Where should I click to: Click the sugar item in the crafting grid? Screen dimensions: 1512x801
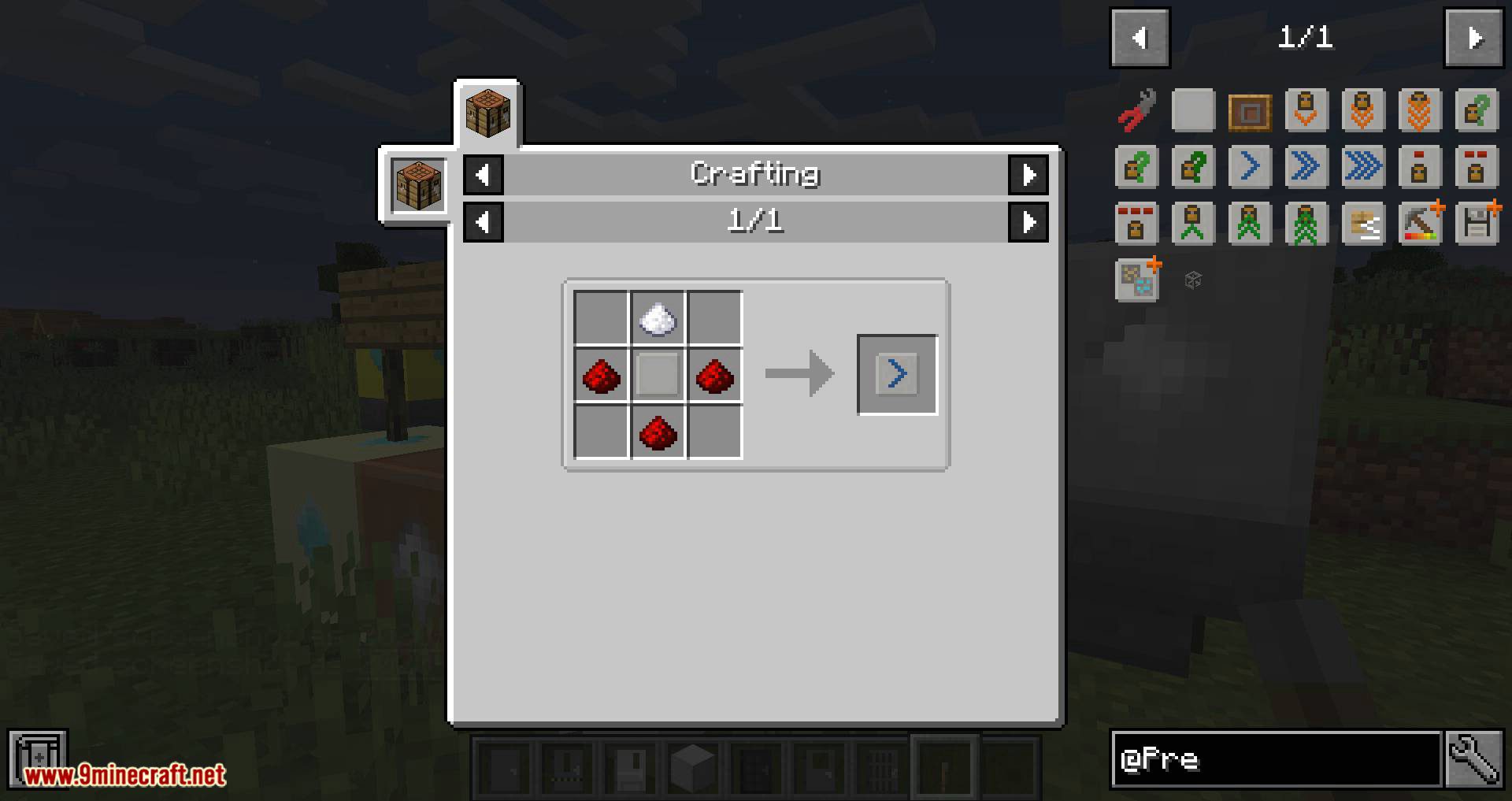pyautogui.click(x=658, y=317)
